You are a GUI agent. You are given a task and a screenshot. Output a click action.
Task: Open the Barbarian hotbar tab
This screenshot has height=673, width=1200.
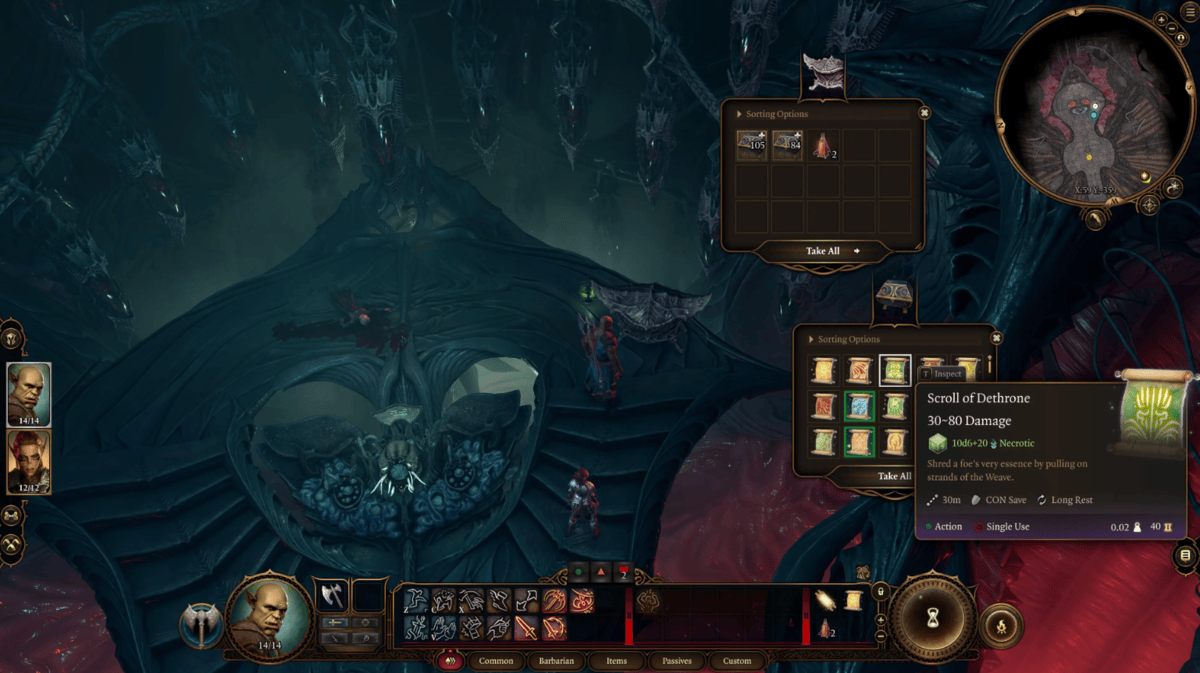click(556, 661)
